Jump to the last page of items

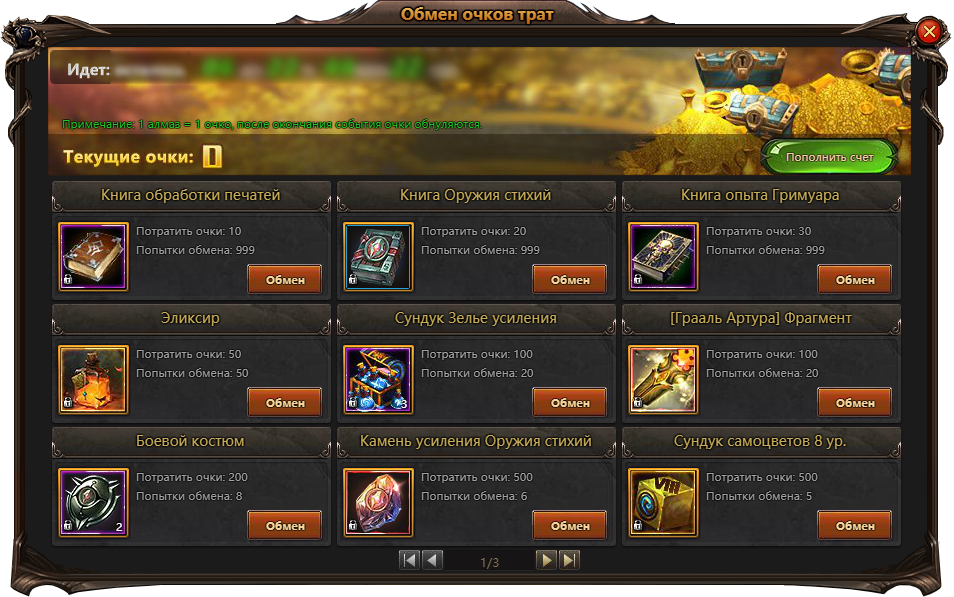(569, 560)
